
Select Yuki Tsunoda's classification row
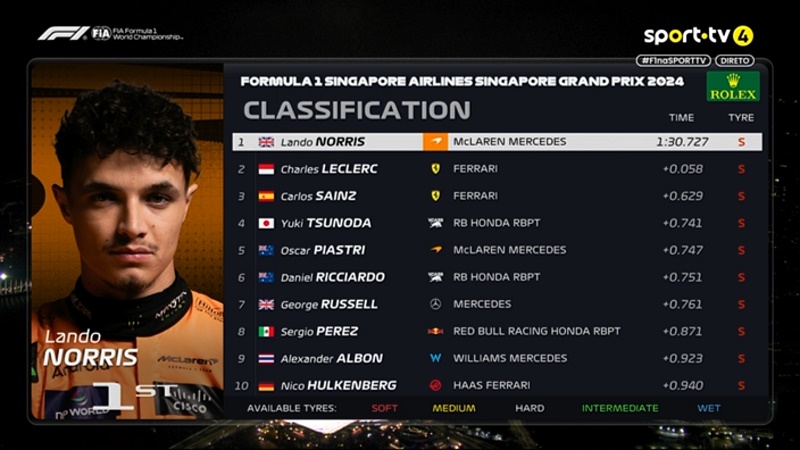pyautogui.click(x=496, y=223)
